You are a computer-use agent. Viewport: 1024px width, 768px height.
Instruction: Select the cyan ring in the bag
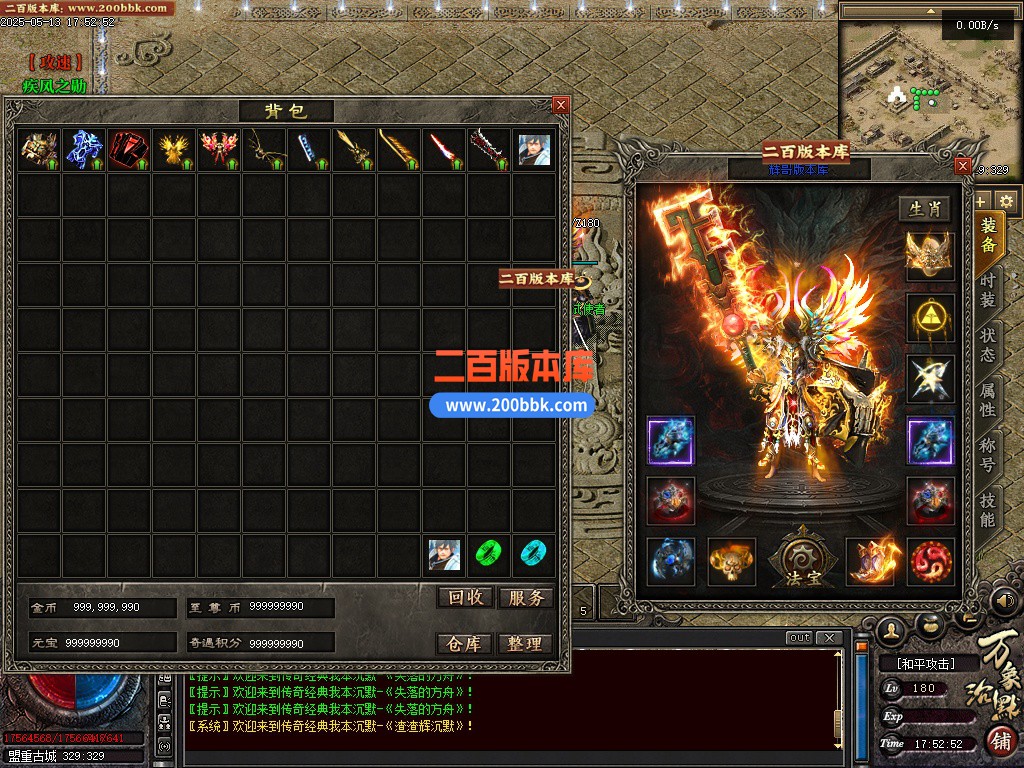point(533,553)
